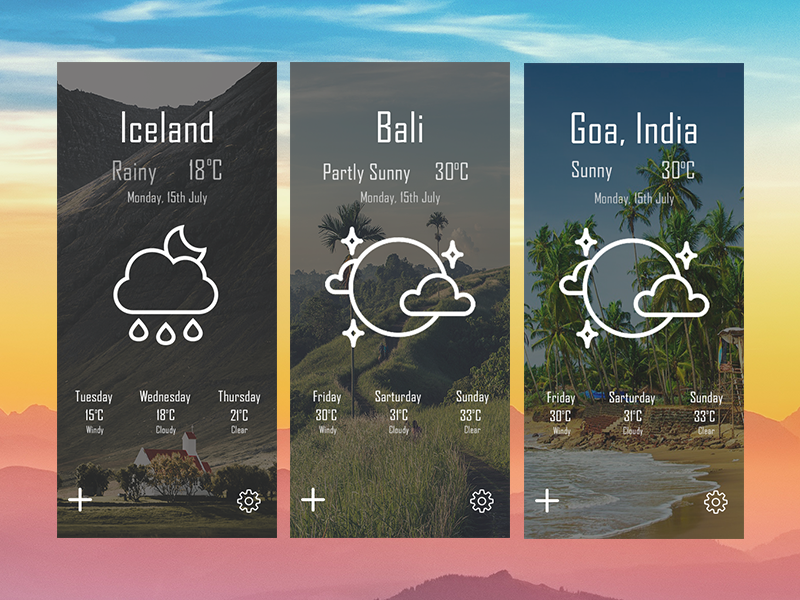The height and width of the screenshot is (600, 800).
Task: Show Friday forecast on Goa card
Action: (561, 412)
